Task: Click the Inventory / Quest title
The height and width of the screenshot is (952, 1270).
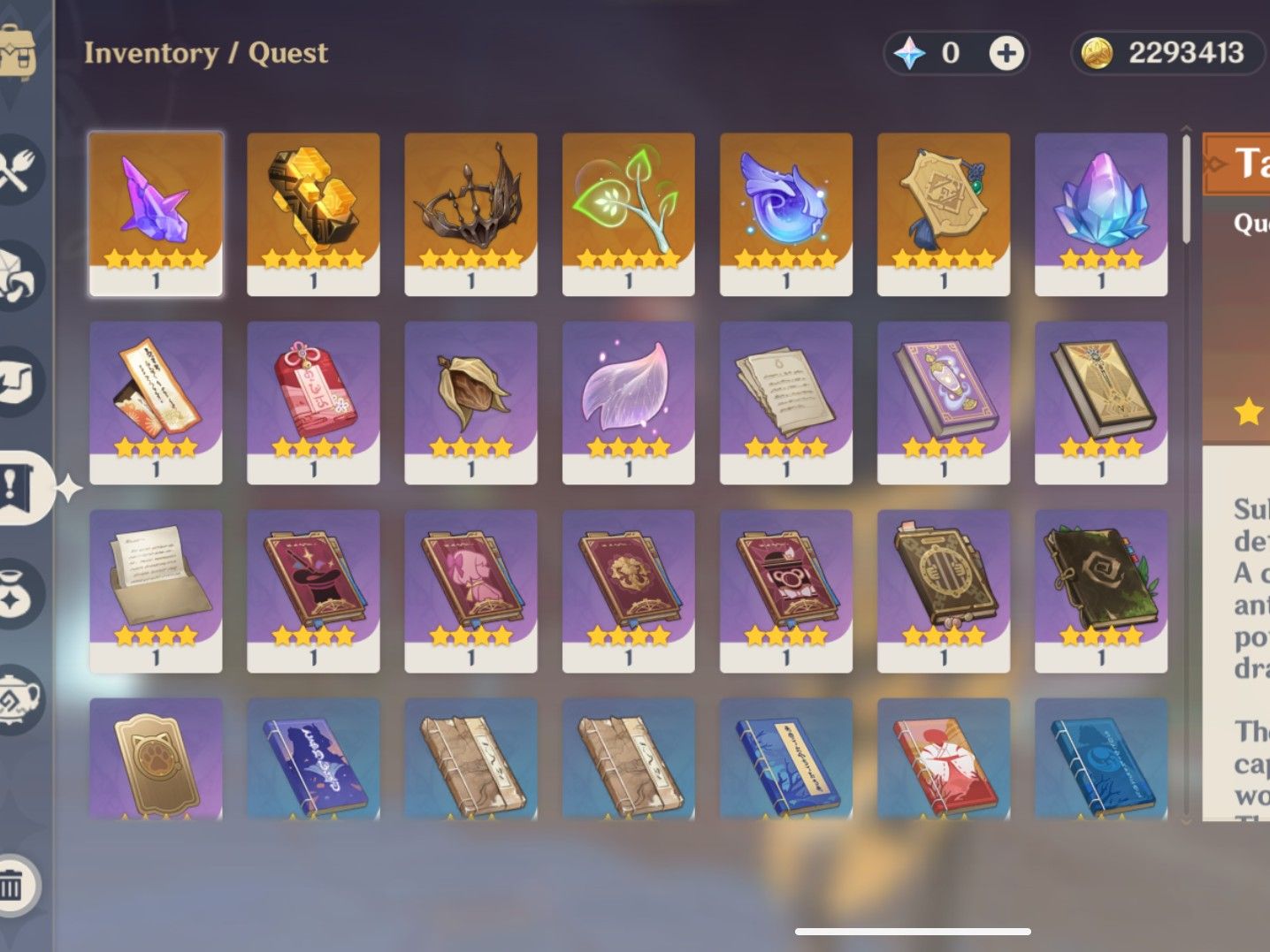Action: pos(205,53)
